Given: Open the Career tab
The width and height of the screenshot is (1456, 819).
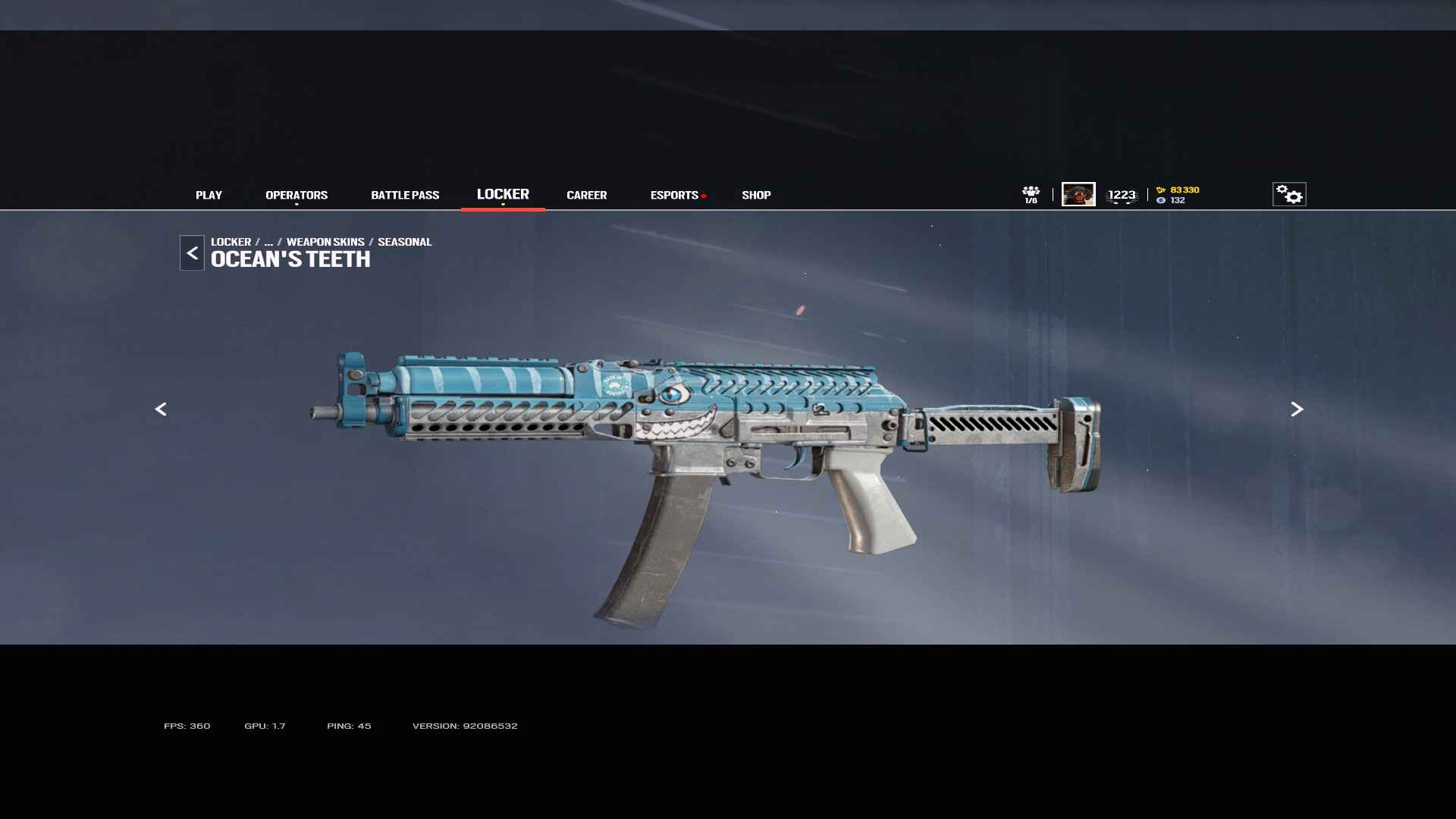Looking at the screenshot, I should pos(586,195).
